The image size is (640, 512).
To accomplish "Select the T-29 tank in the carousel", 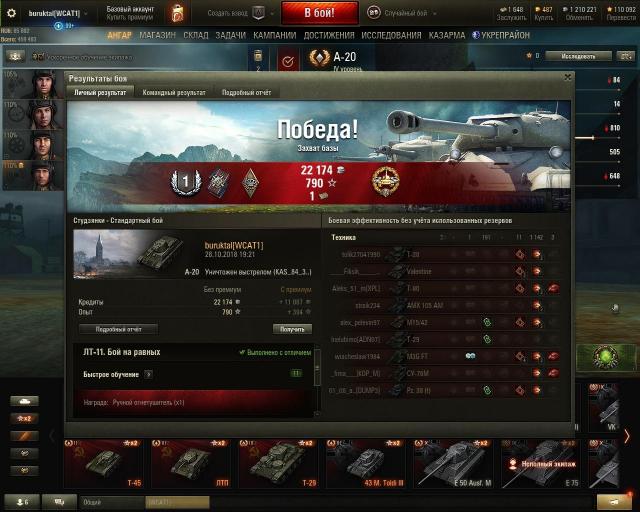I will tap(280, 463).
